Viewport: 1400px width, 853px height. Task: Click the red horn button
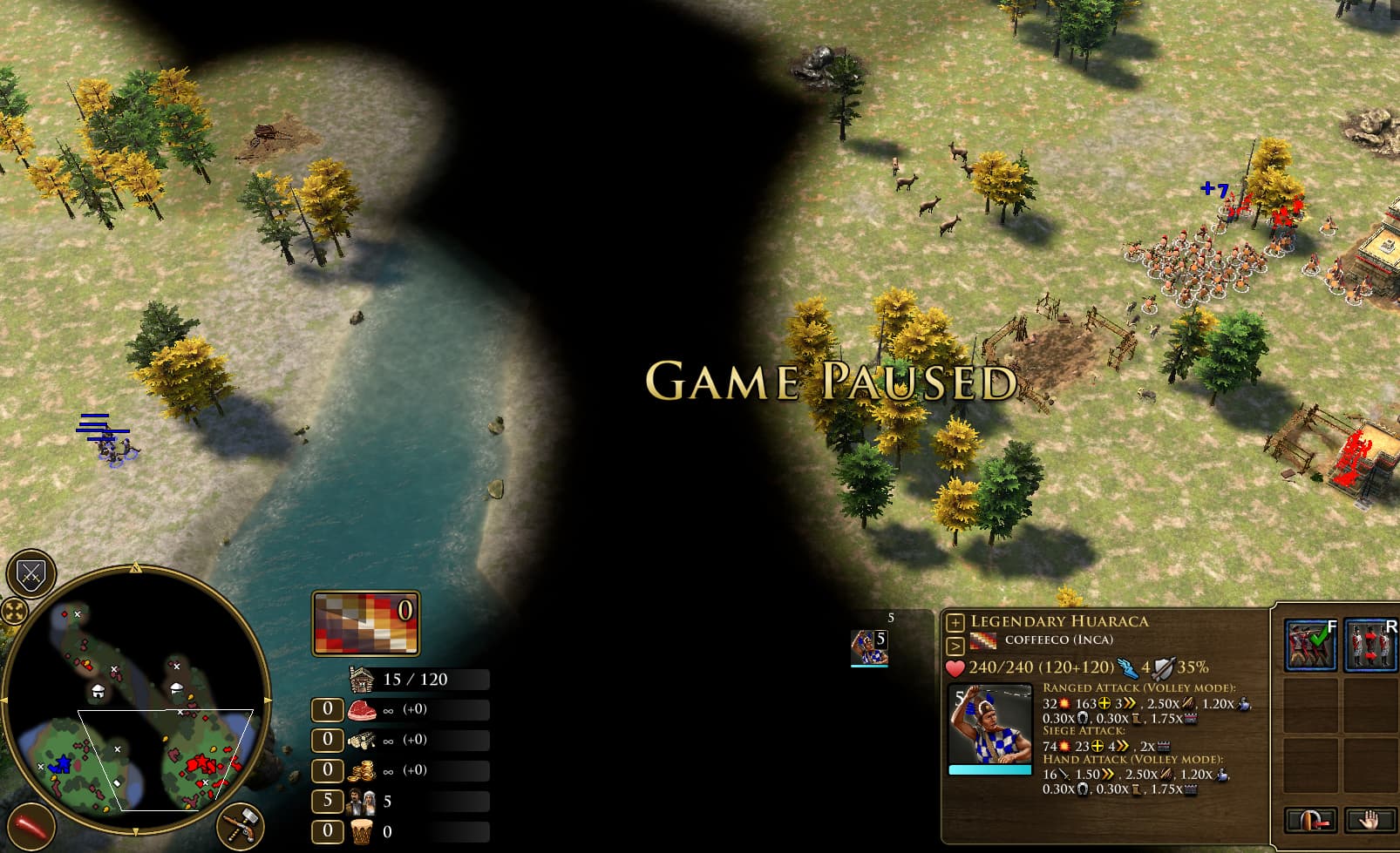(x=30, y=826)
